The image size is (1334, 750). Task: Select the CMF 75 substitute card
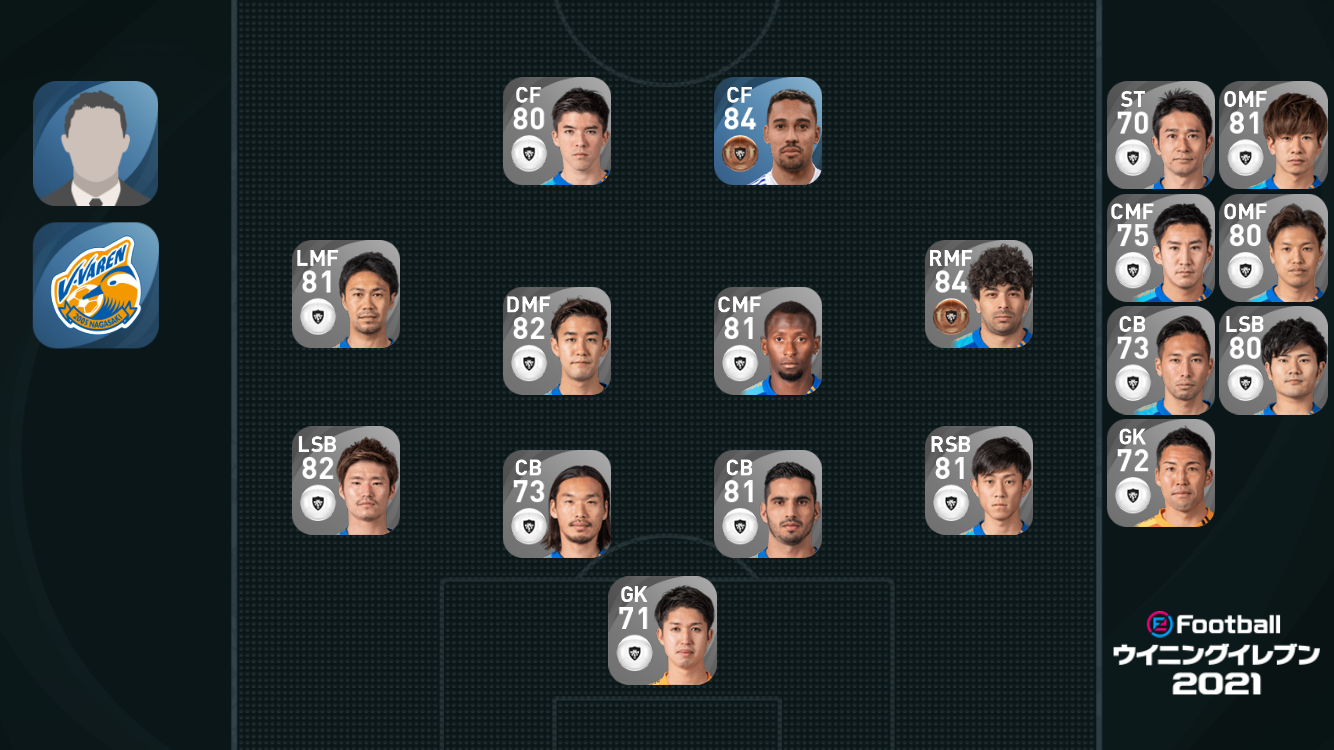[1161, 248]
